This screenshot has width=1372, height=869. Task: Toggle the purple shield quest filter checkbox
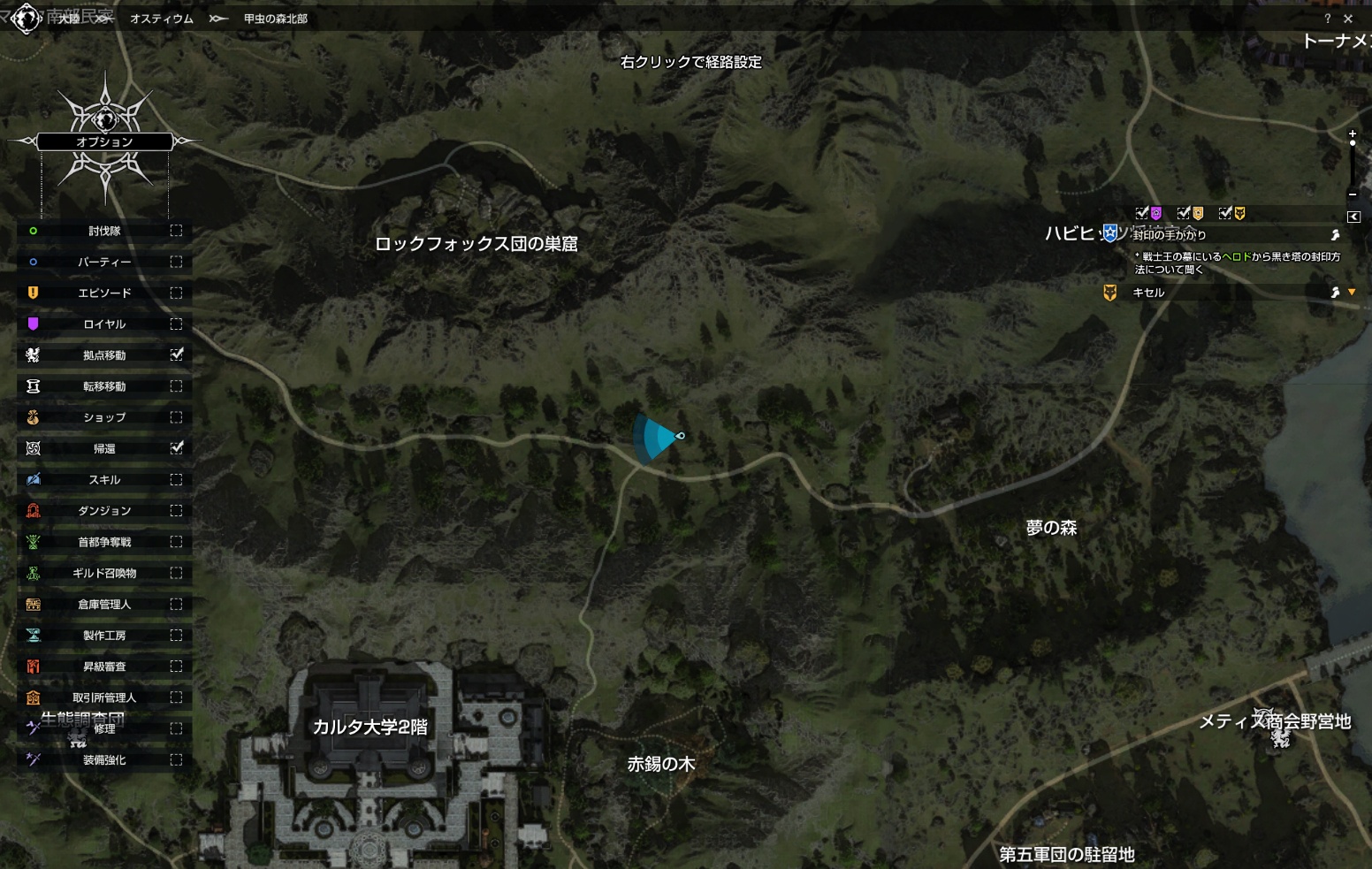point(1142,213)
